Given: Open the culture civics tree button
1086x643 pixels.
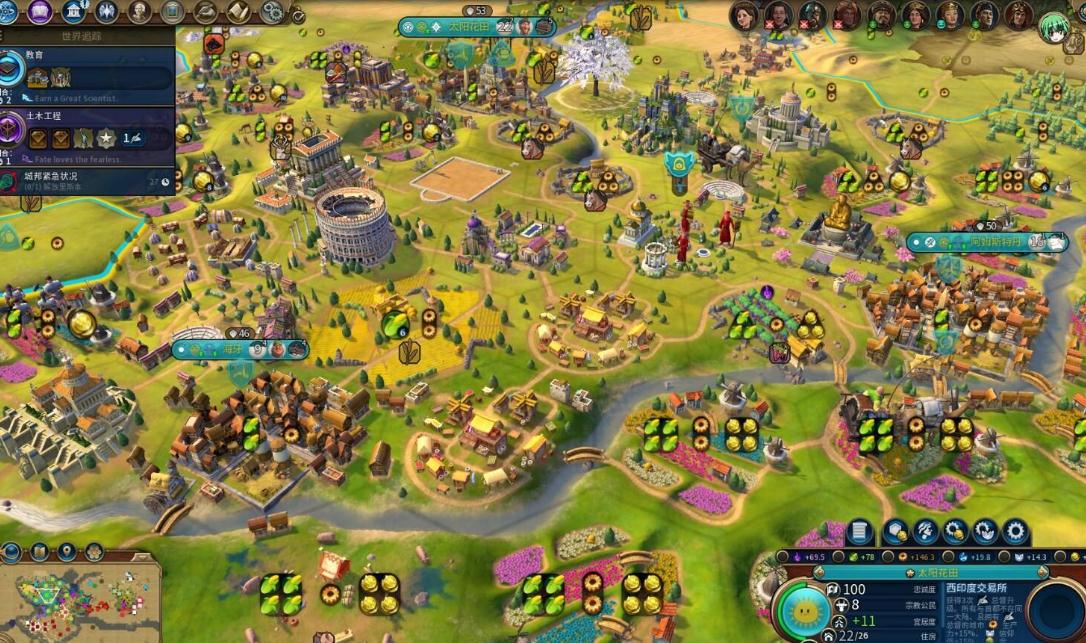Looking at the screenshot, I should (x=40, y=12).
